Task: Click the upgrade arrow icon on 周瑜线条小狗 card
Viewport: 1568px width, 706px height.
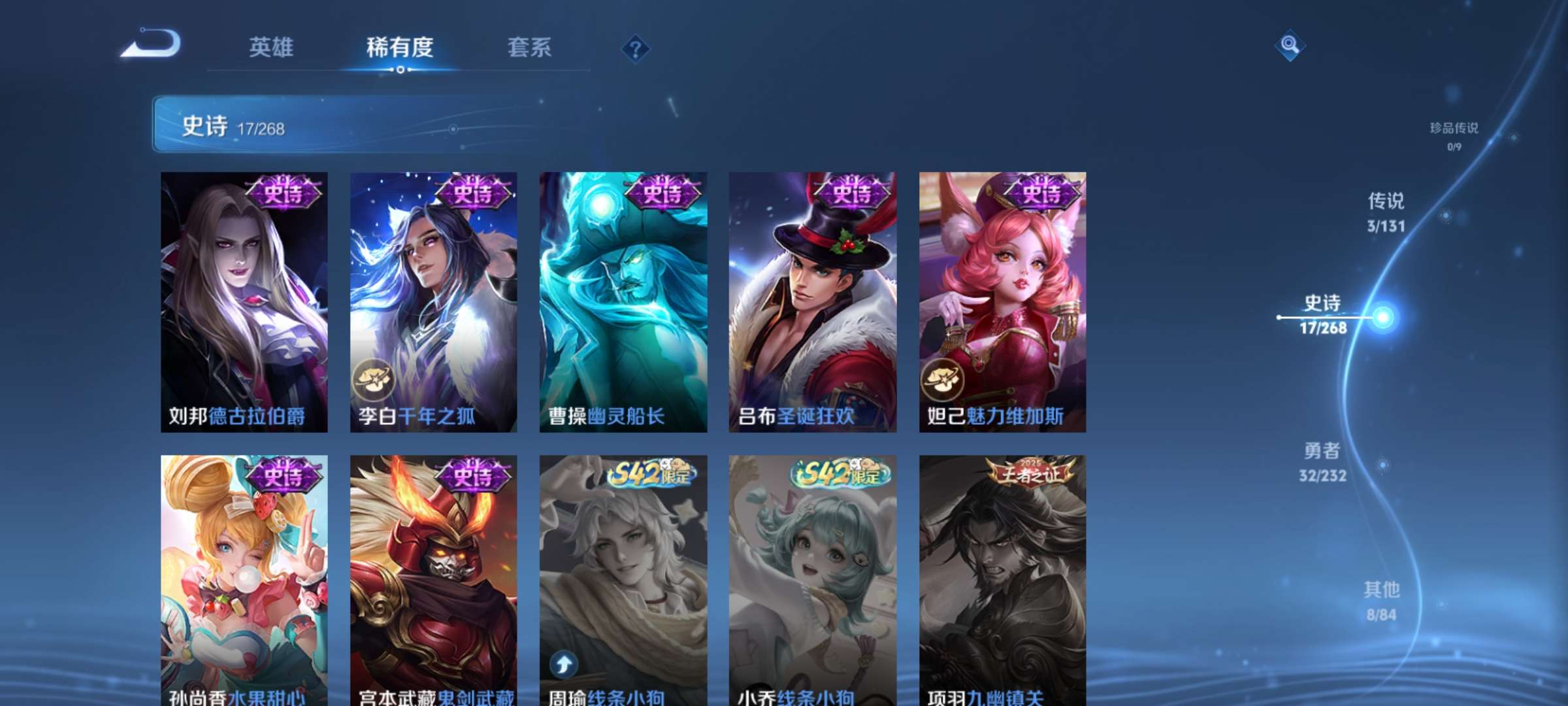Action: [563, 664]
